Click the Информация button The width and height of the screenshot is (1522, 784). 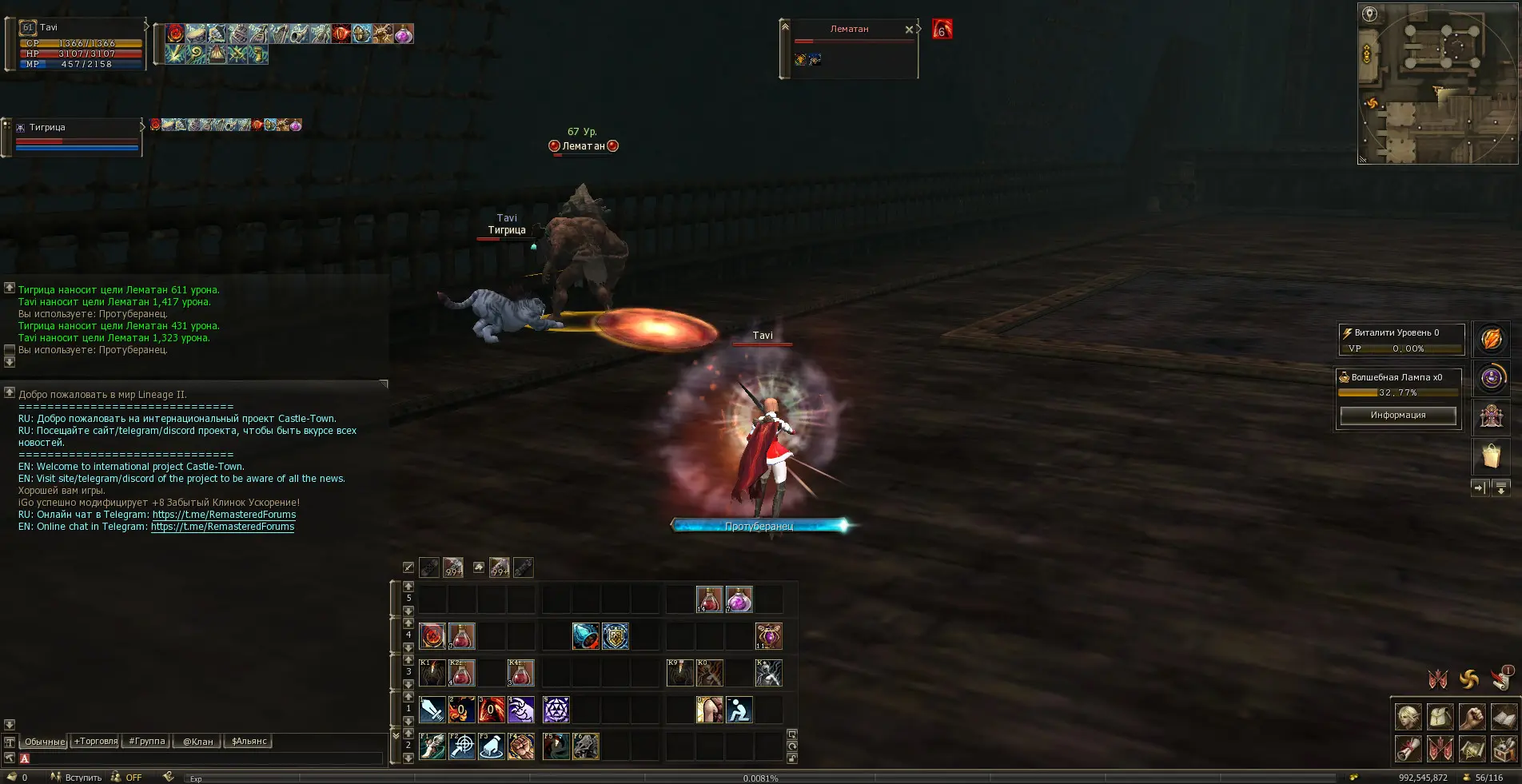coord(1397,416)
